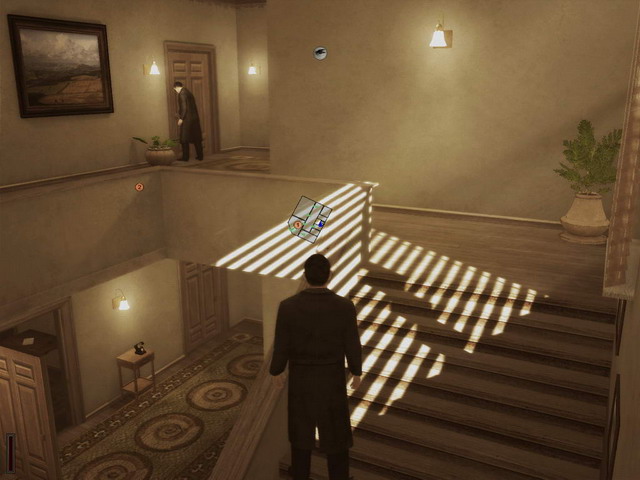Select the round eye indicator icon
Image resolution: width=640 pixels, height=480 pixels.
[320, 53]
